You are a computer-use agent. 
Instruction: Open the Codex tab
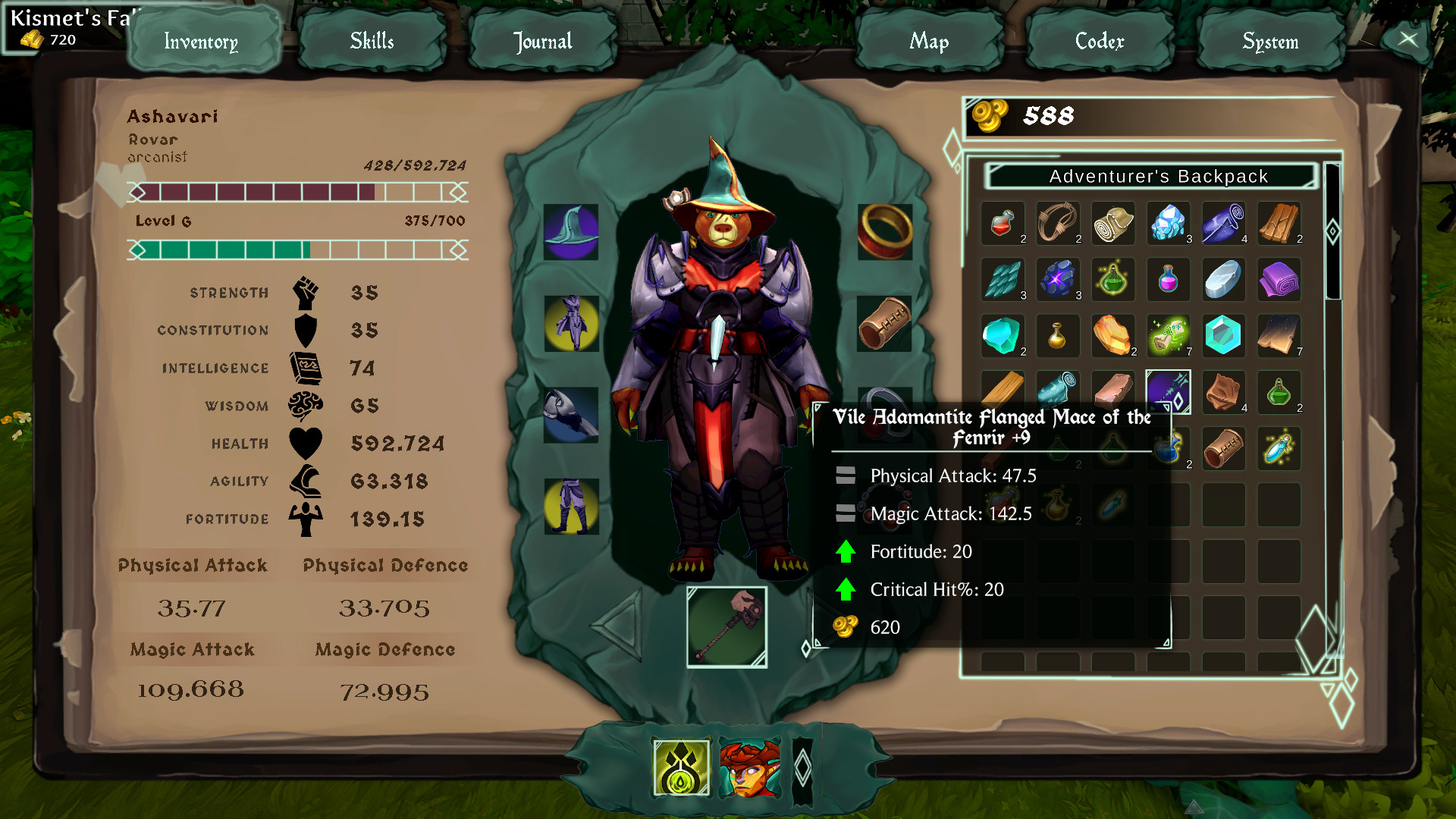tap(1100, 42)
